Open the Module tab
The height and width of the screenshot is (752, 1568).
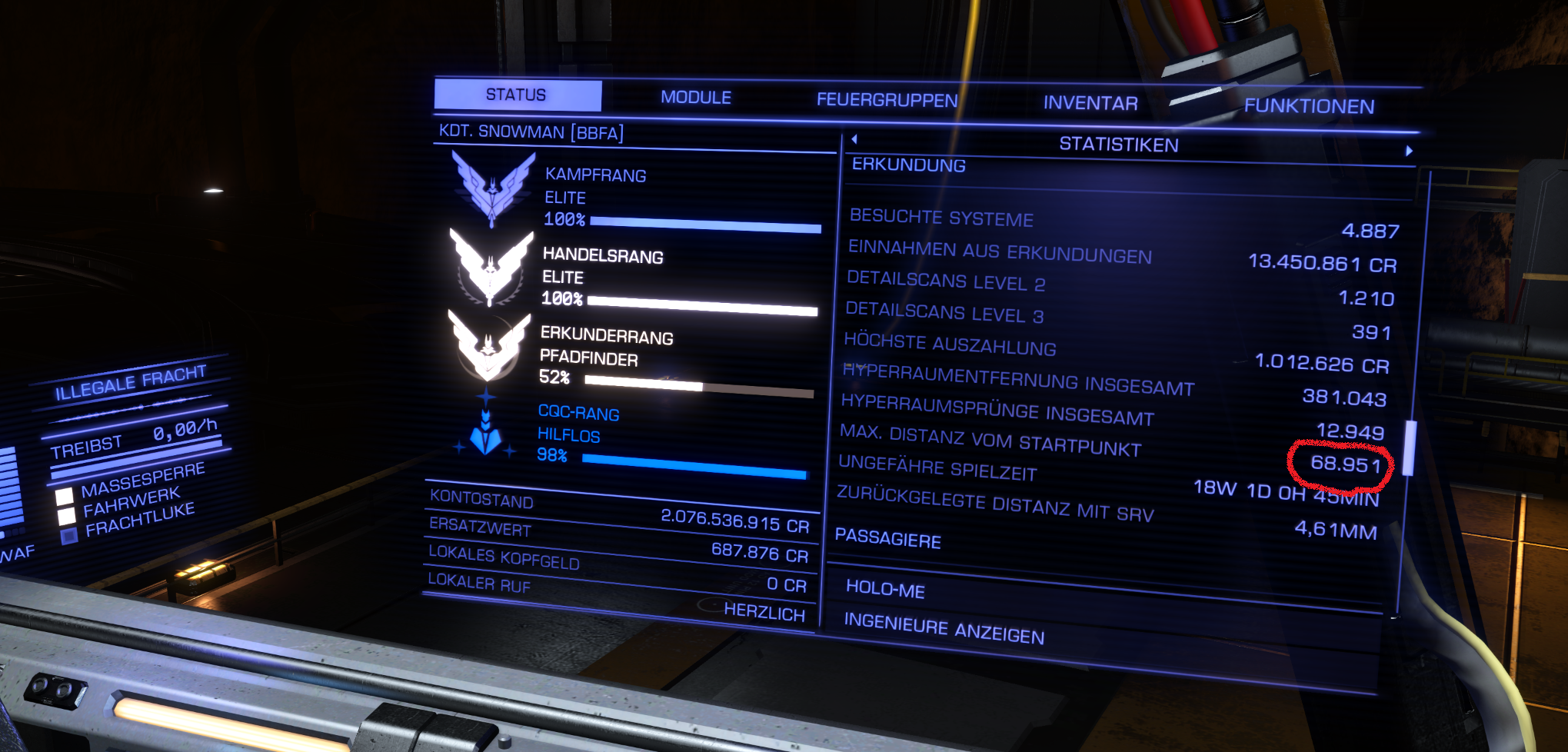(x=696, y=98)
